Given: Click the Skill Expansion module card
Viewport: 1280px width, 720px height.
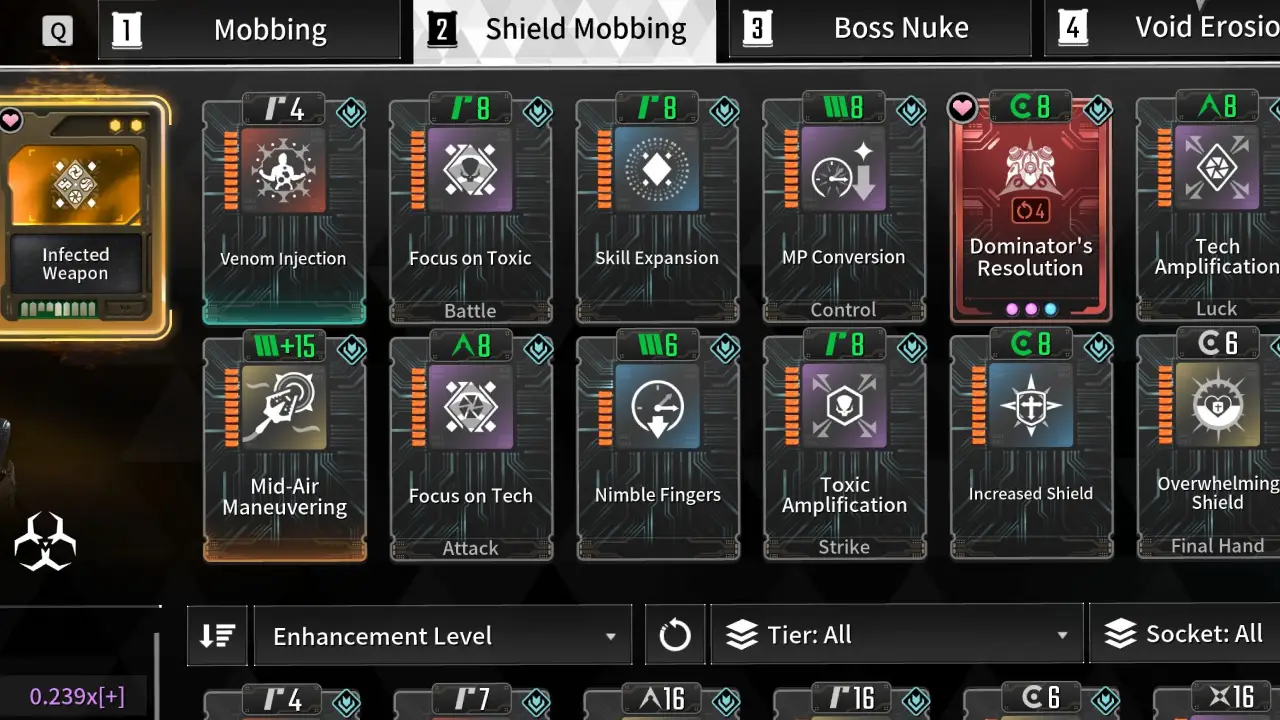Looking at the screenshot, I should [657, 212].
